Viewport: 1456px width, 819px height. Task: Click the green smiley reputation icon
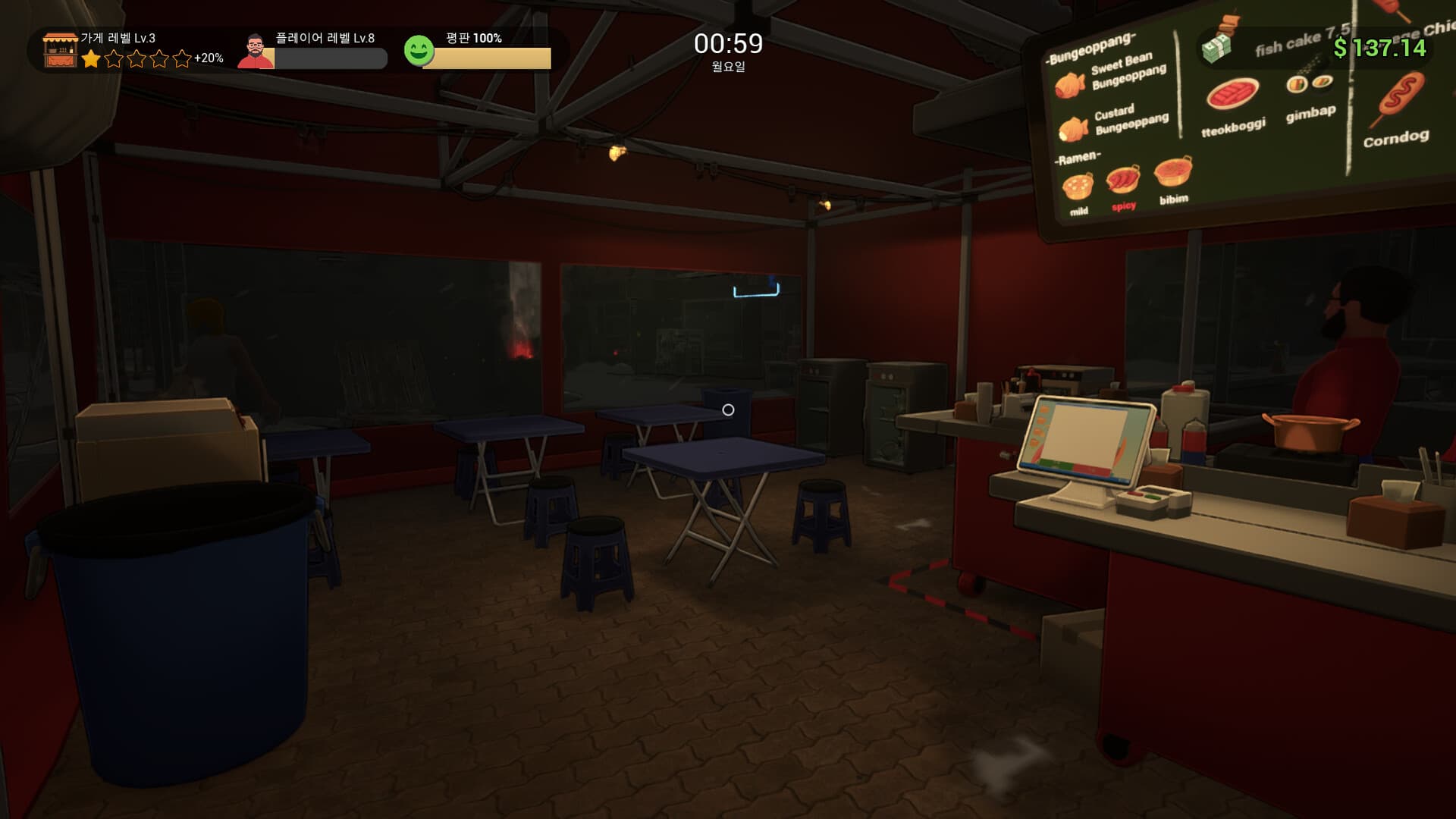[419, 51]
